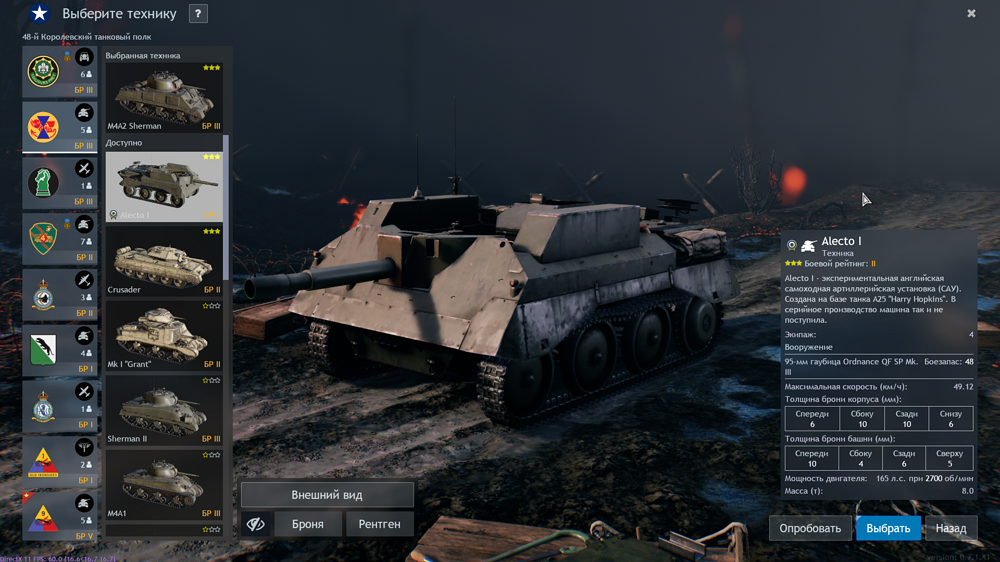Go back with the Назад button

click(951, 528)
